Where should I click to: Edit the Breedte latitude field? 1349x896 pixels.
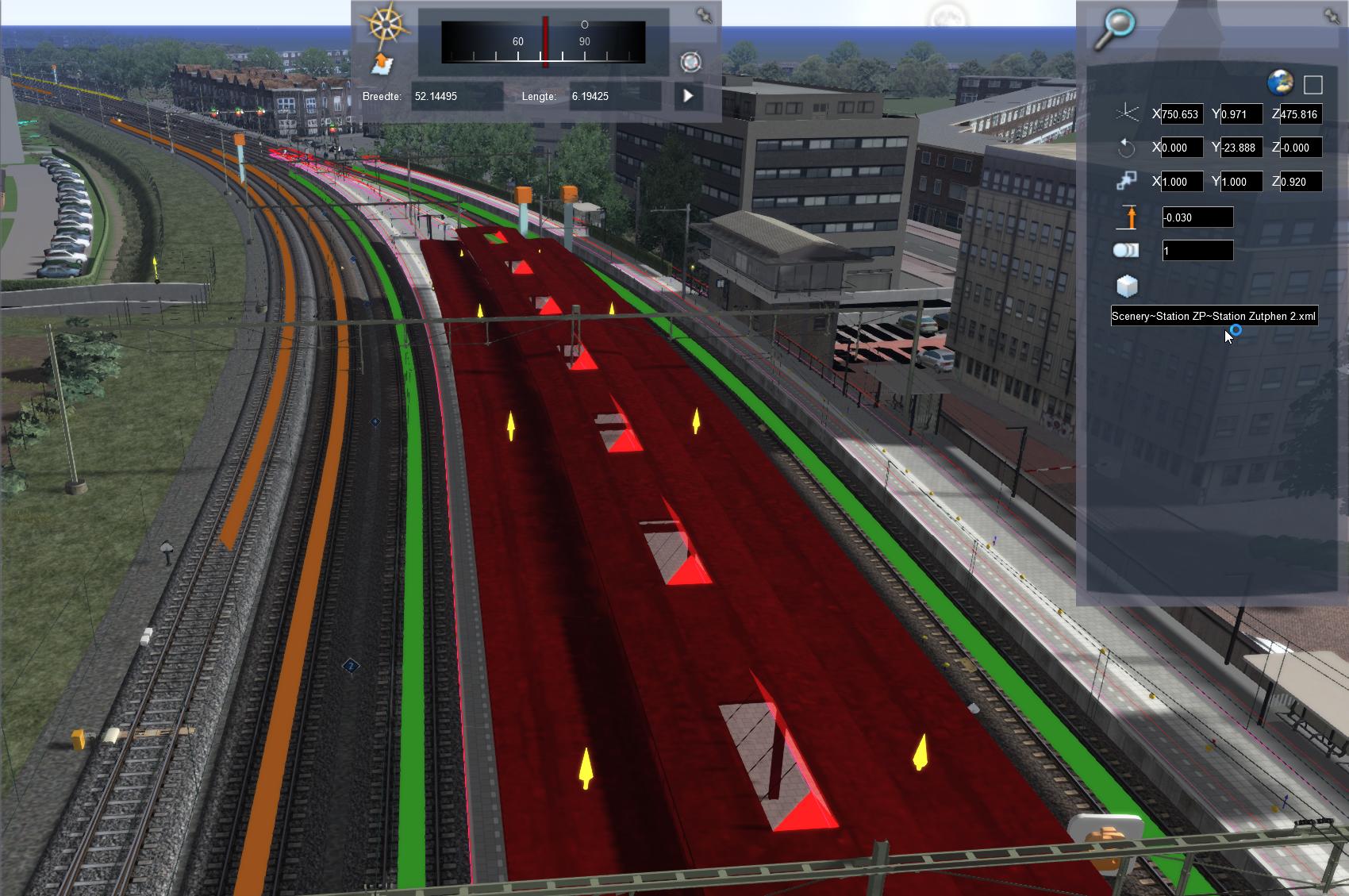pyautogui.click(x=456, y=96)
